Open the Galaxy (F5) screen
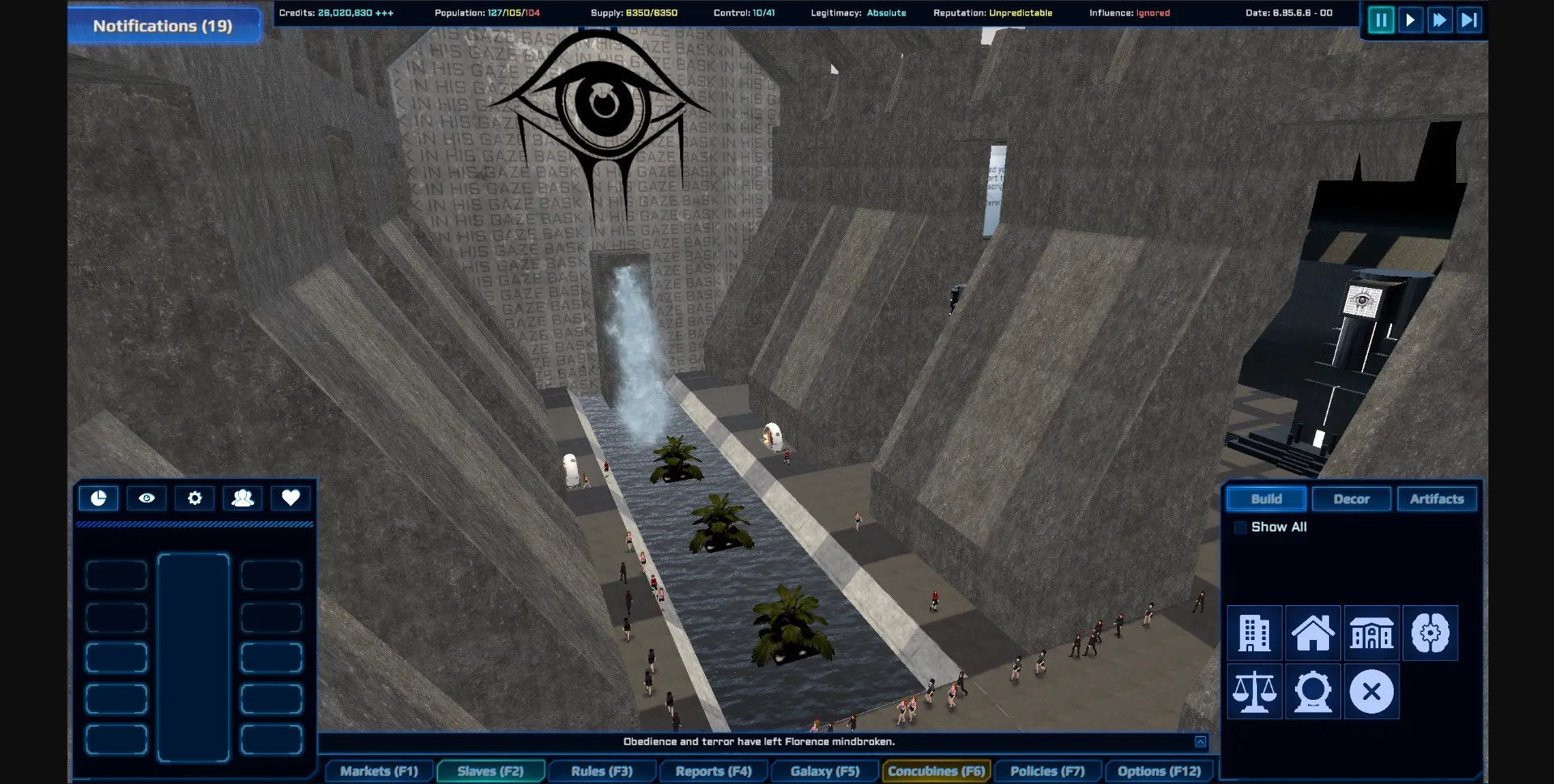1554x784 pixels. click(x=824, y=771)
